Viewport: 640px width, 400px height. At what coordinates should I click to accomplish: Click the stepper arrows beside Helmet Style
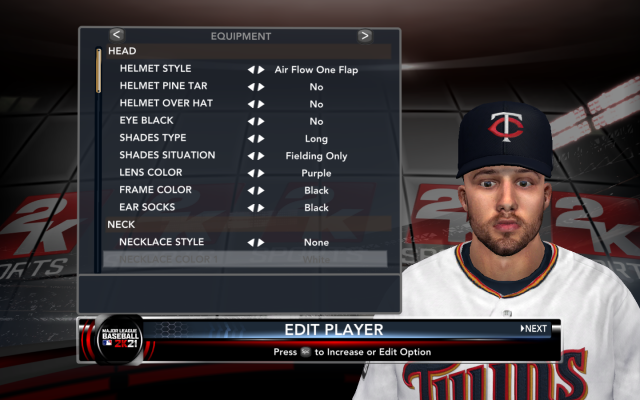[256, 70]
